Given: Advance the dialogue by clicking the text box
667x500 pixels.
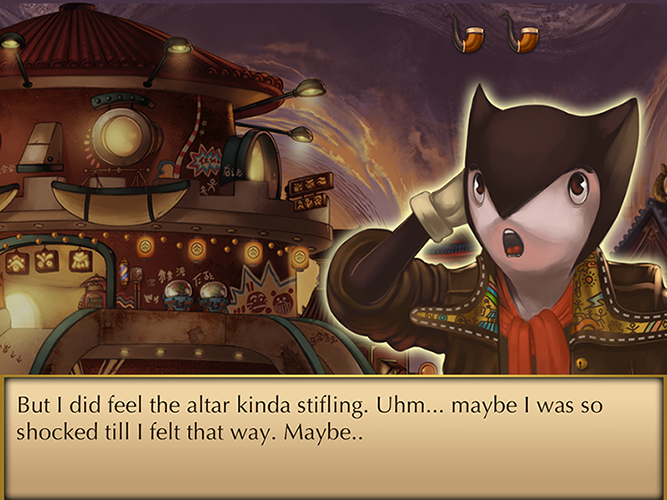Looking at the screenshot, I should pos(333,437).
